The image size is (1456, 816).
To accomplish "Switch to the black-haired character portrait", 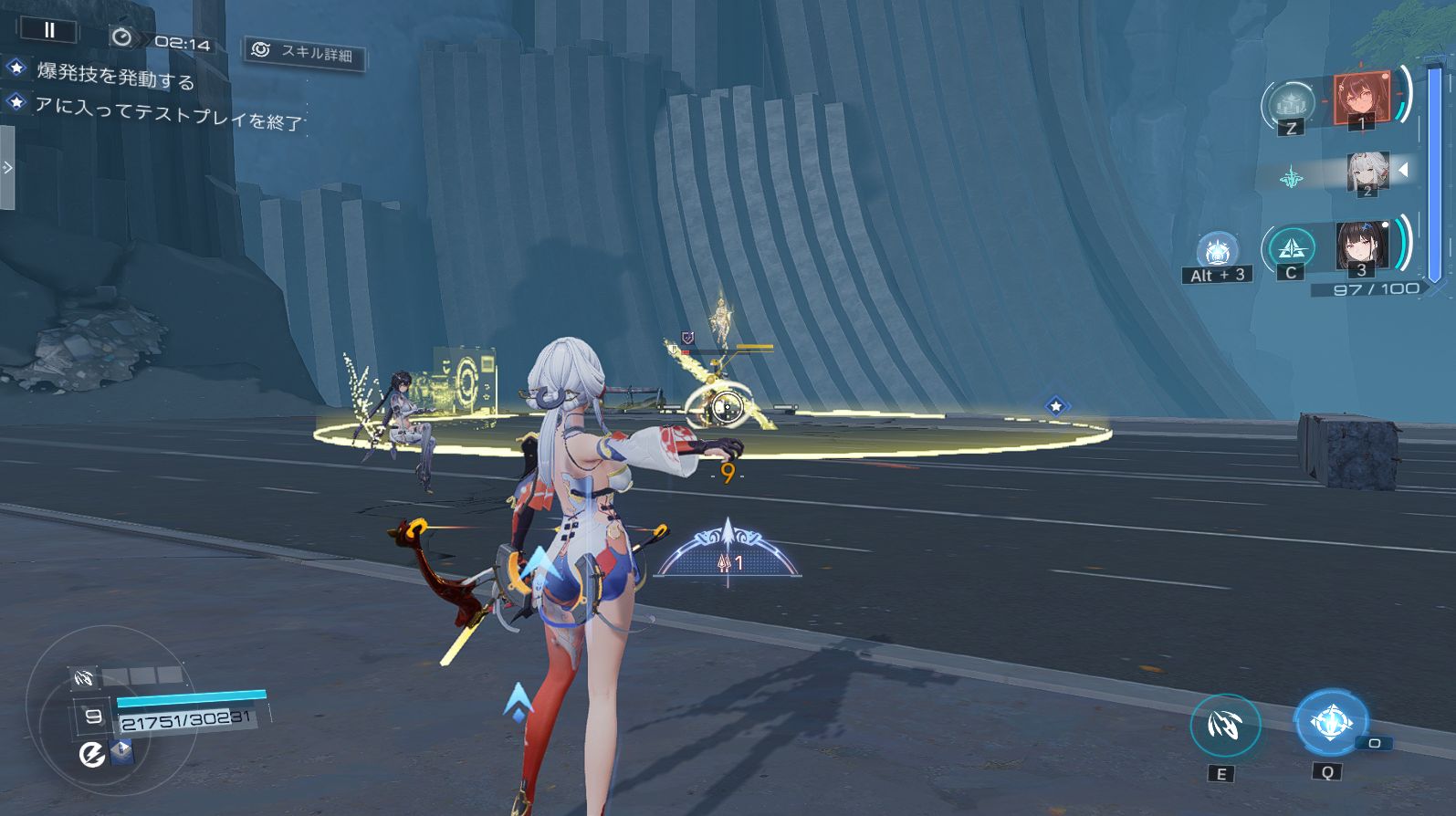I will tap(1362, 246).
